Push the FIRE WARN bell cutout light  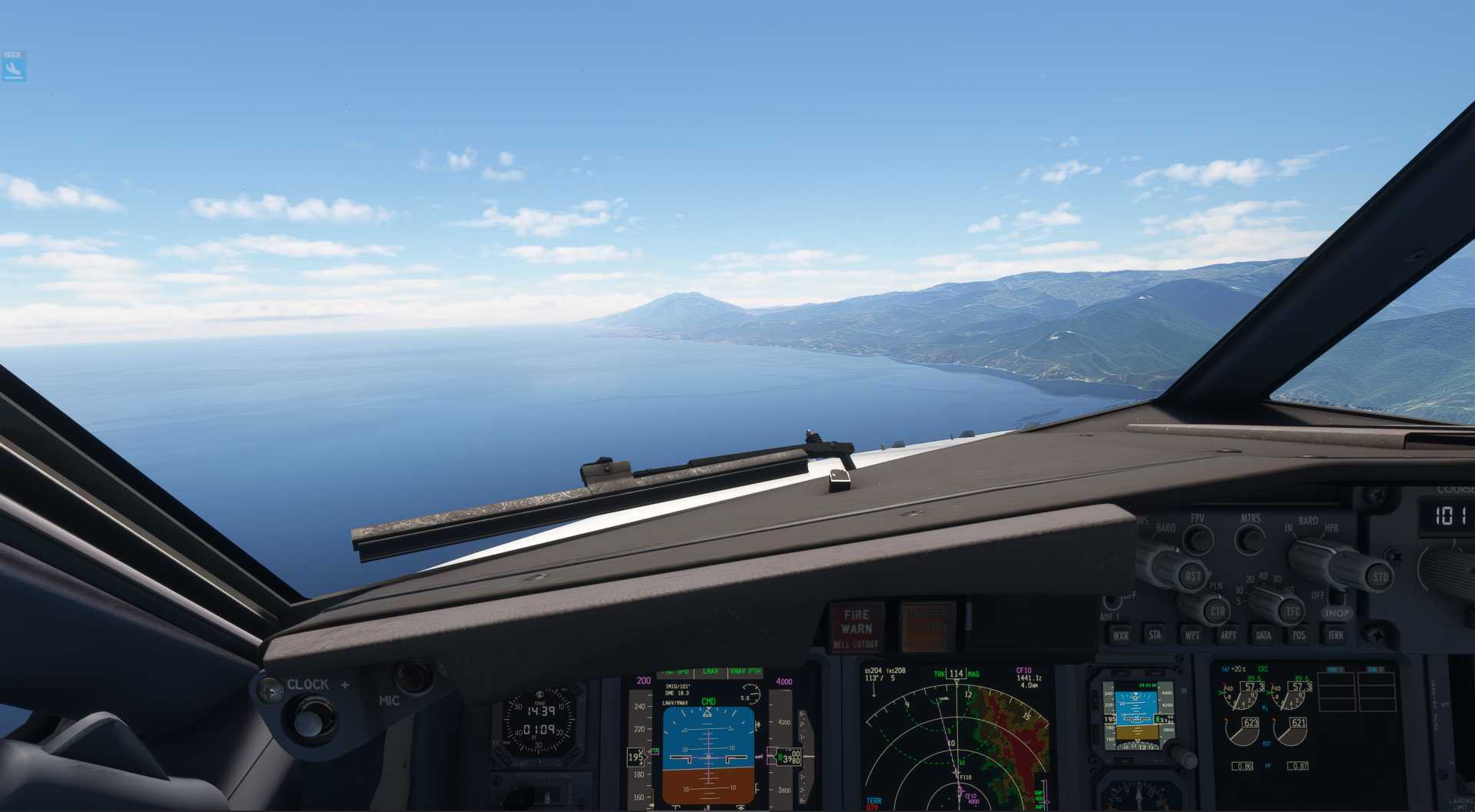[856, 627]
